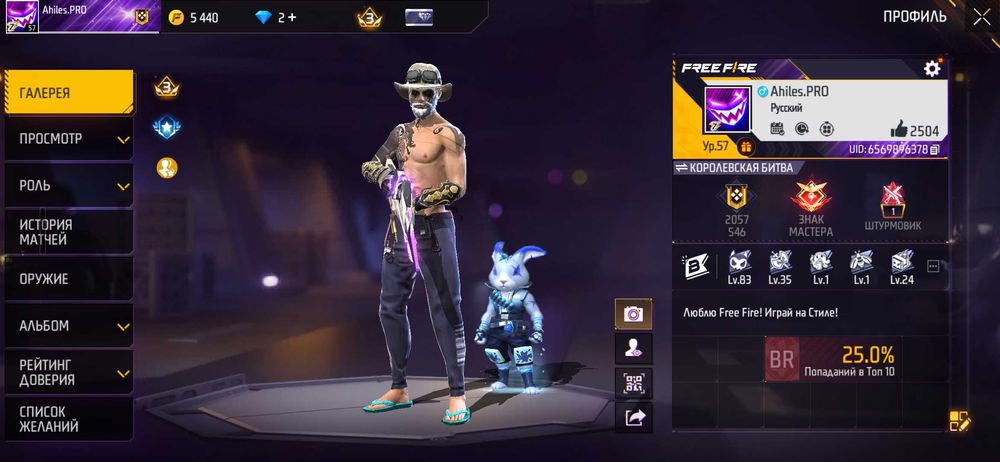This screenshot has width=1000, height=462.
Task: Click the camera screenshot button
Action: [633, 314]
